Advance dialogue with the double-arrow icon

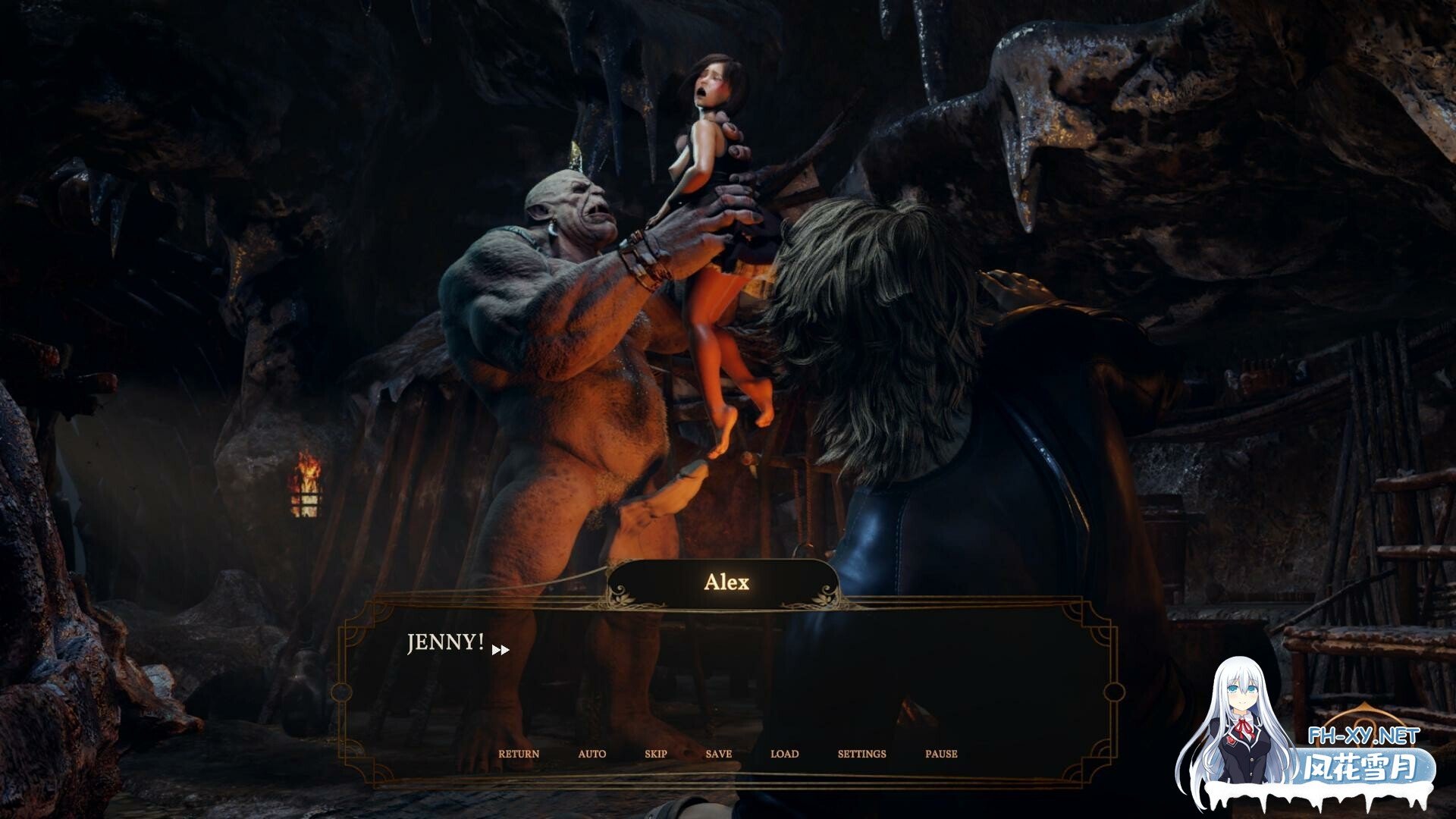click(500, 650)
